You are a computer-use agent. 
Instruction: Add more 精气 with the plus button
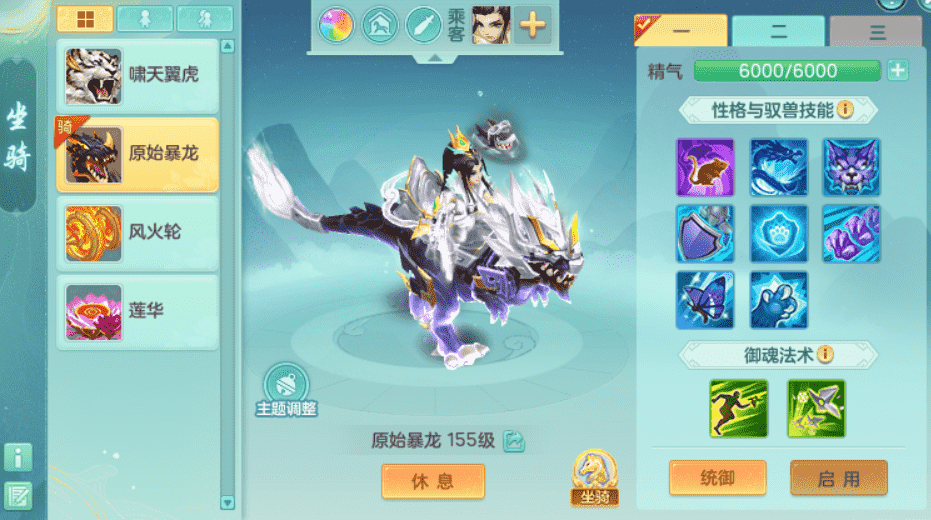coord(898,71)
